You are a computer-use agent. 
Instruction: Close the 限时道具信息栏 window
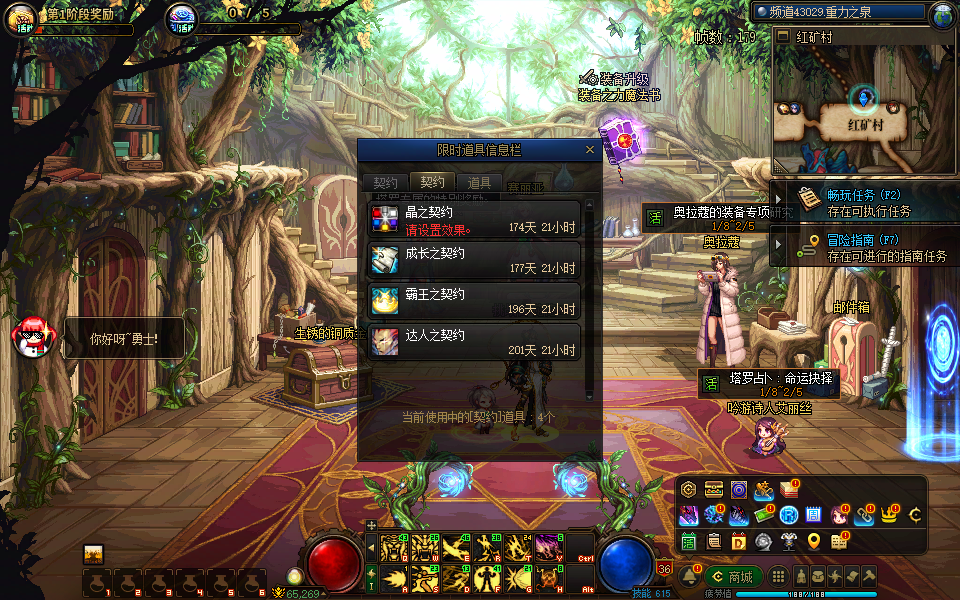coord(590,150)
